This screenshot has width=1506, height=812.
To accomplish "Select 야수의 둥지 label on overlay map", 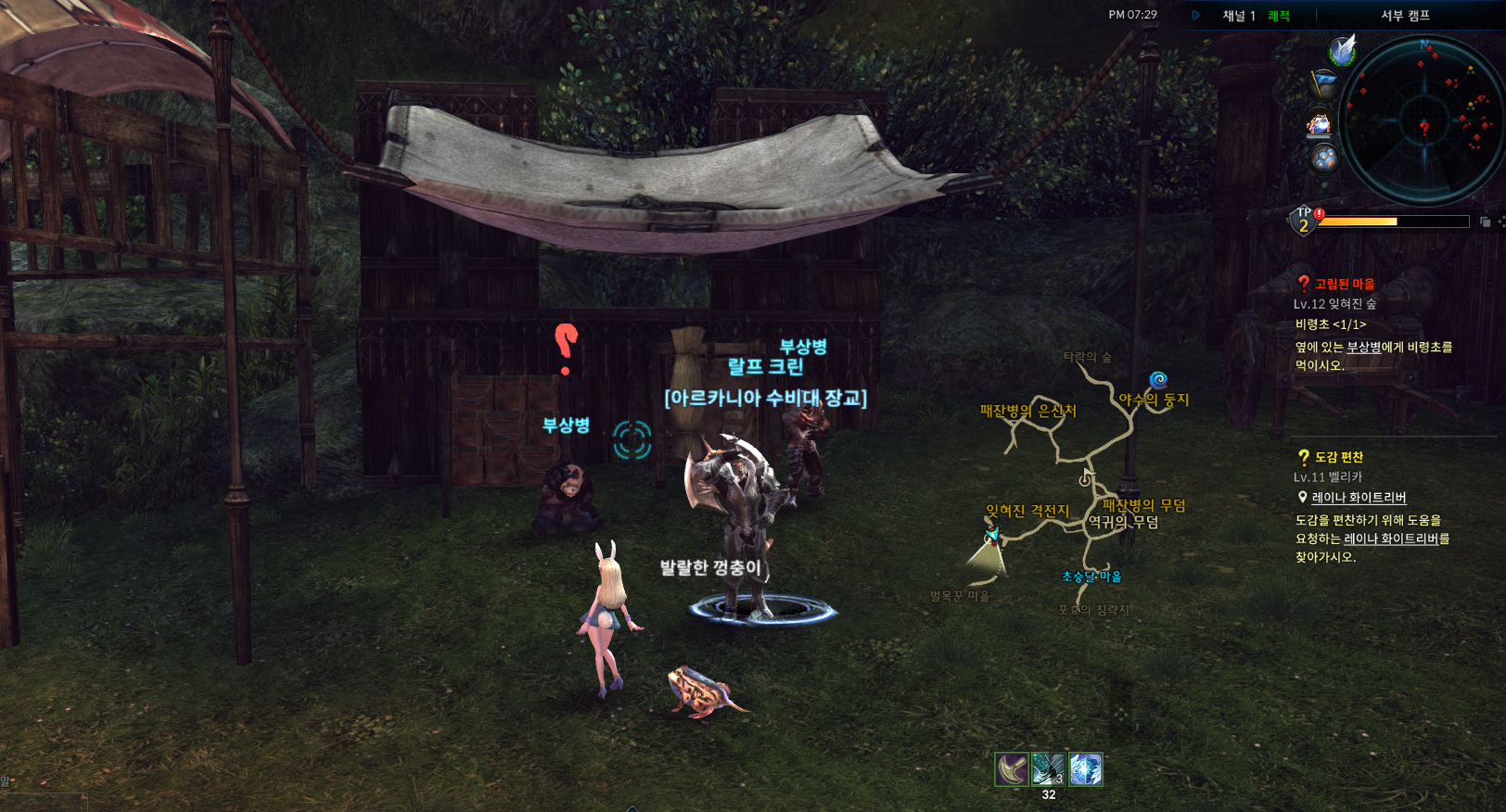I will point(1154,400).
